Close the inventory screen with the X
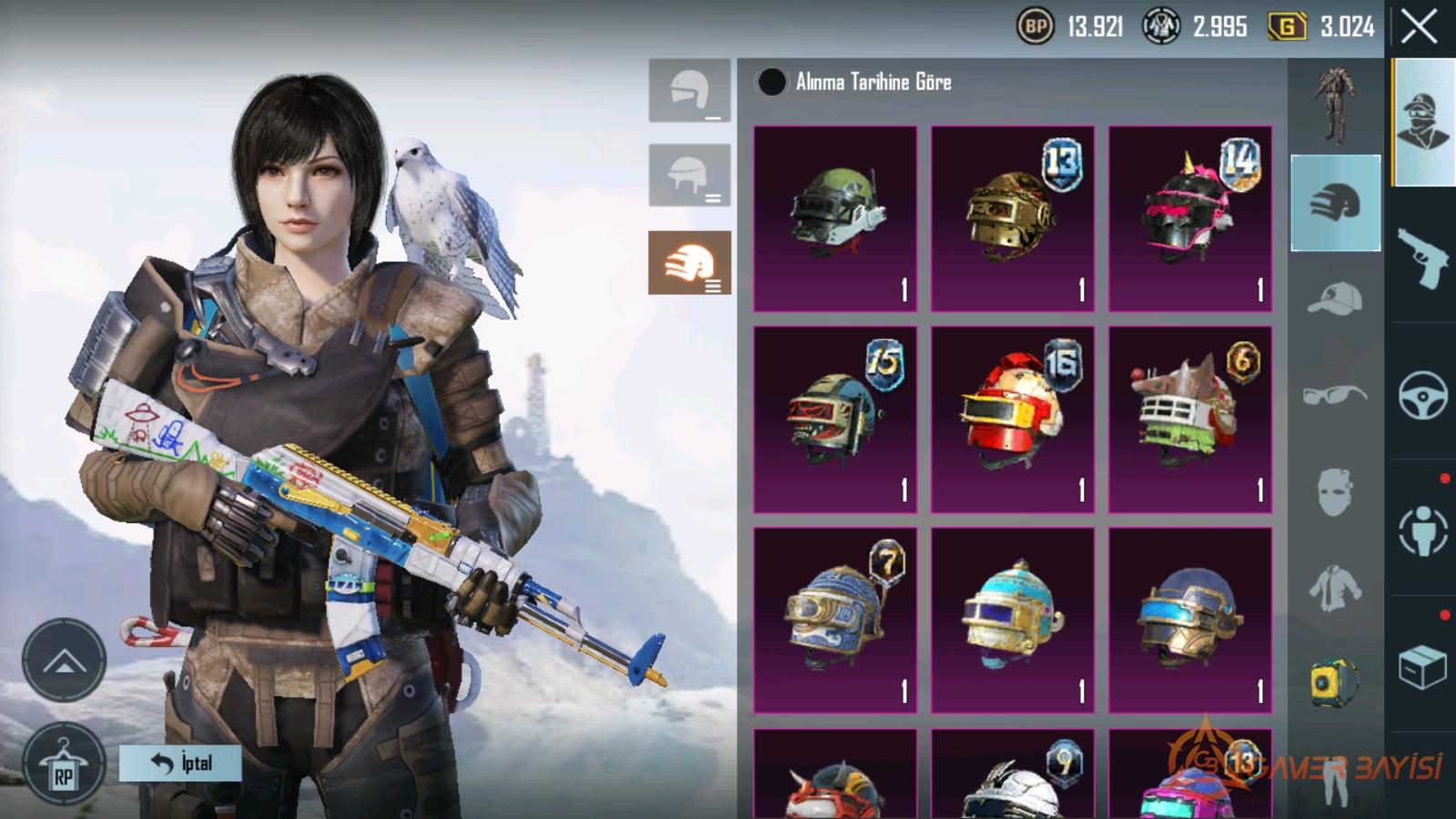 [x=1419, y=27]
